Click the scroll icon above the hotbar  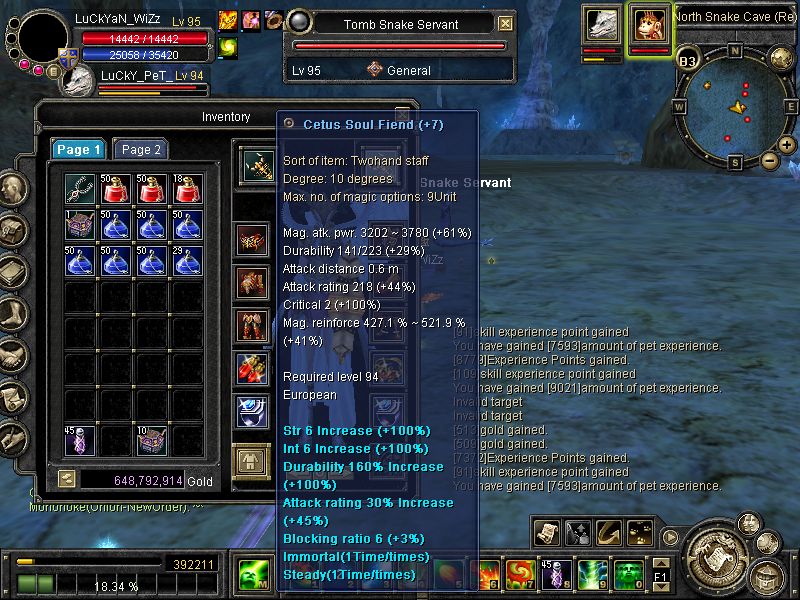tap(545, 533)
